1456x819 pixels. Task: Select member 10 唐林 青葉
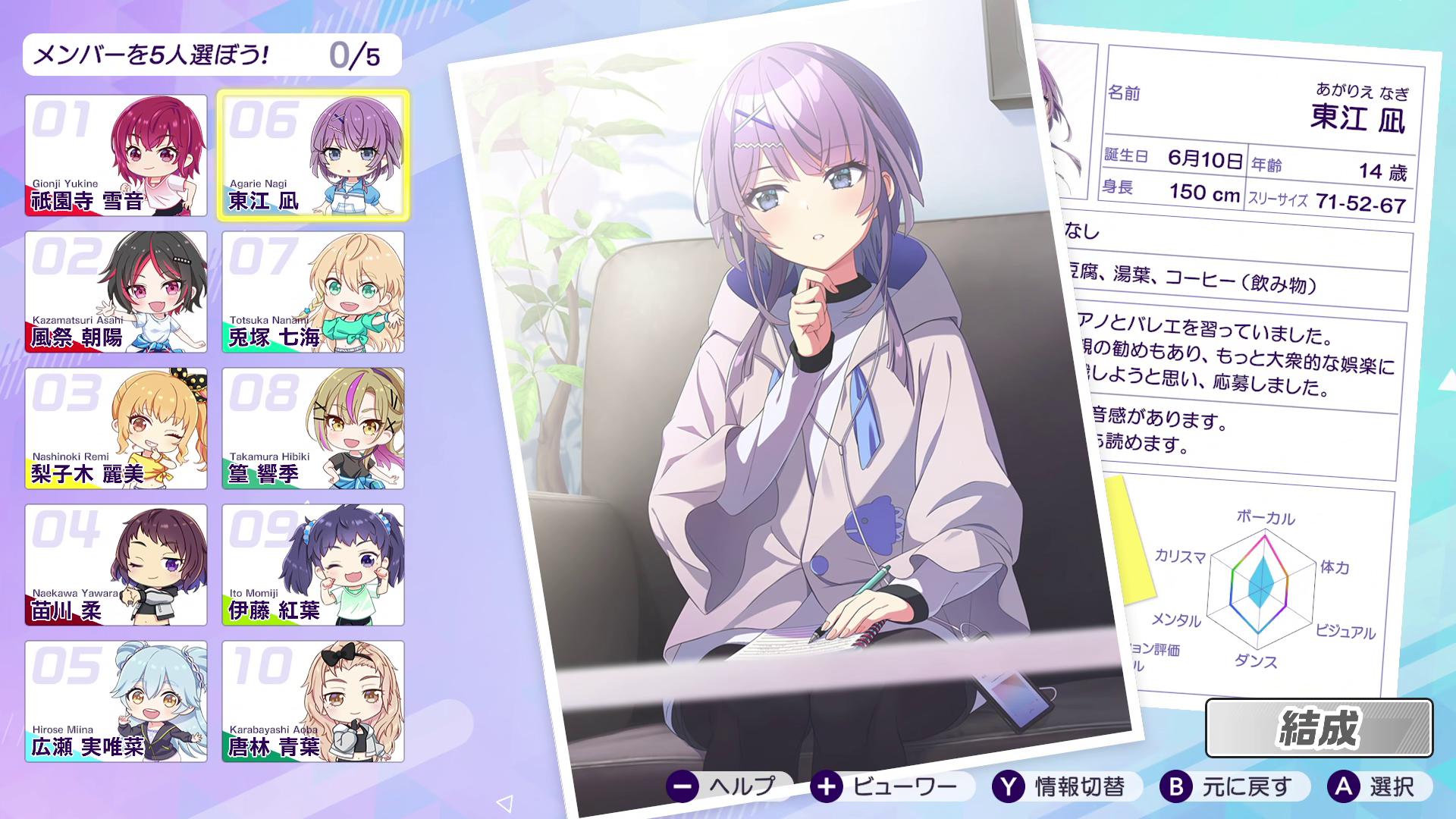(312, 701)
